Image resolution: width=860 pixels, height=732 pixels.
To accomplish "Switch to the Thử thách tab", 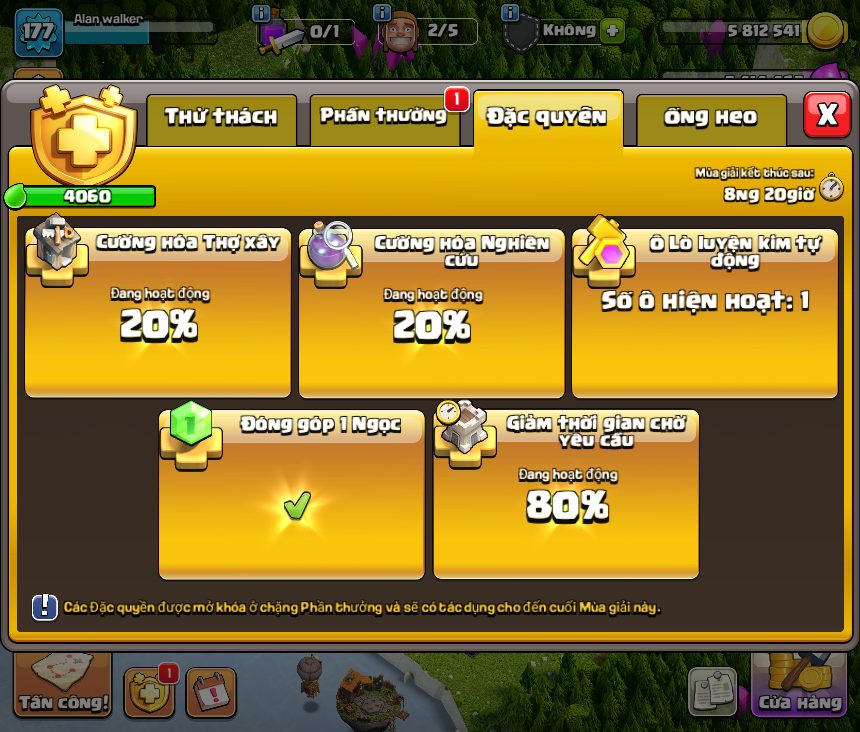I will tap(221, 118).
